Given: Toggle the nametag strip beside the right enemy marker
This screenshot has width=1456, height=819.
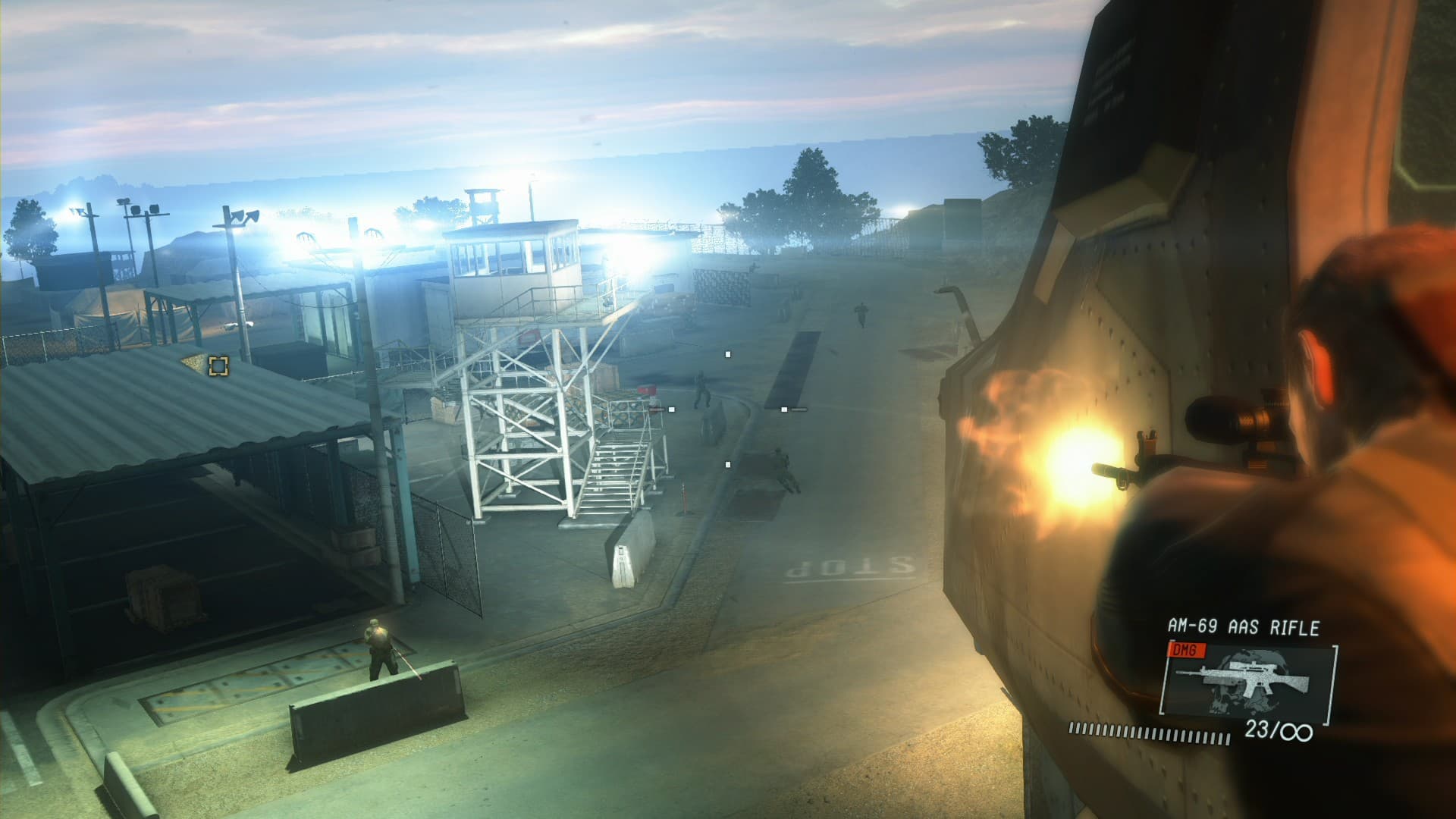Looking at the screenshot, I should 799,409.
